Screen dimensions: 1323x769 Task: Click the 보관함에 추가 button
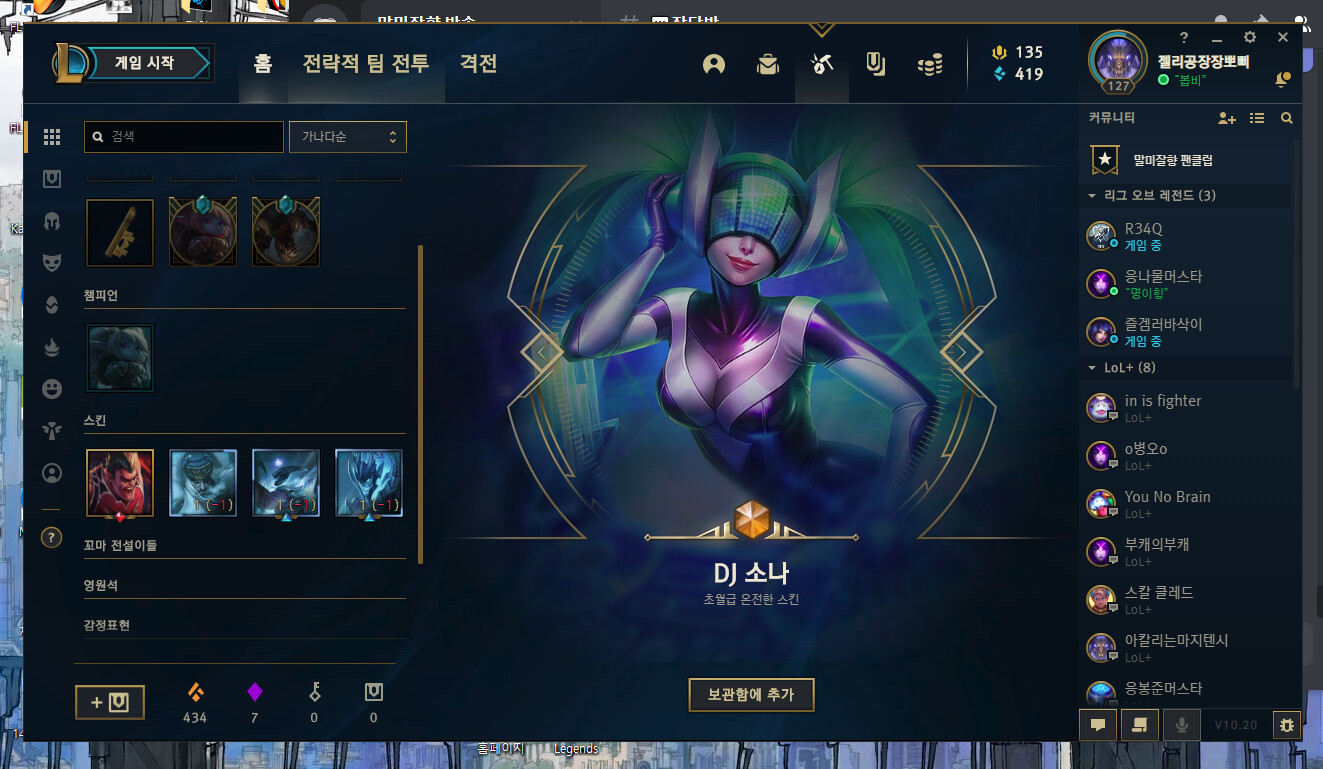tap(751, 695)
